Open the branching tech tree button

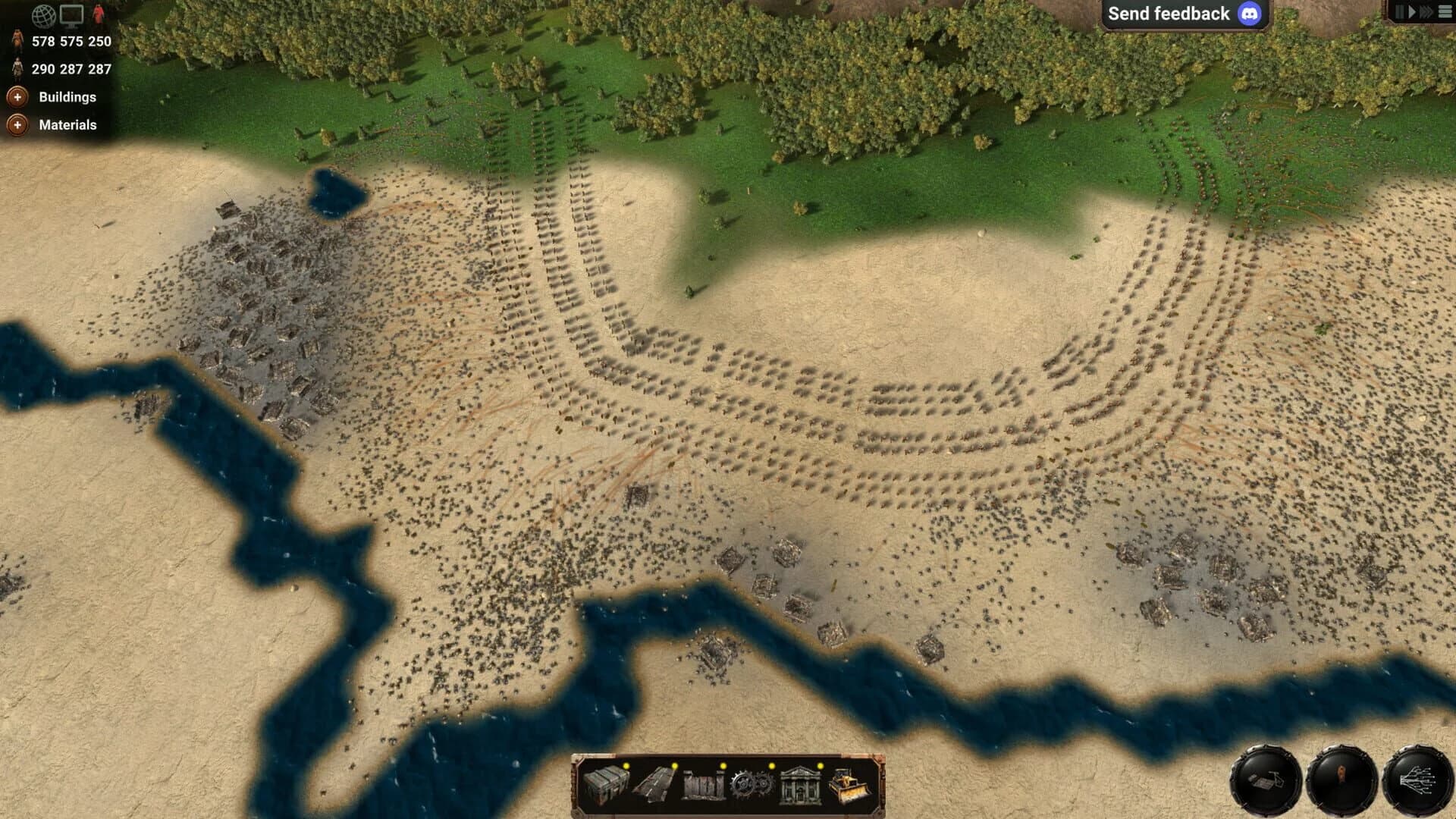tap(1417, 780)
